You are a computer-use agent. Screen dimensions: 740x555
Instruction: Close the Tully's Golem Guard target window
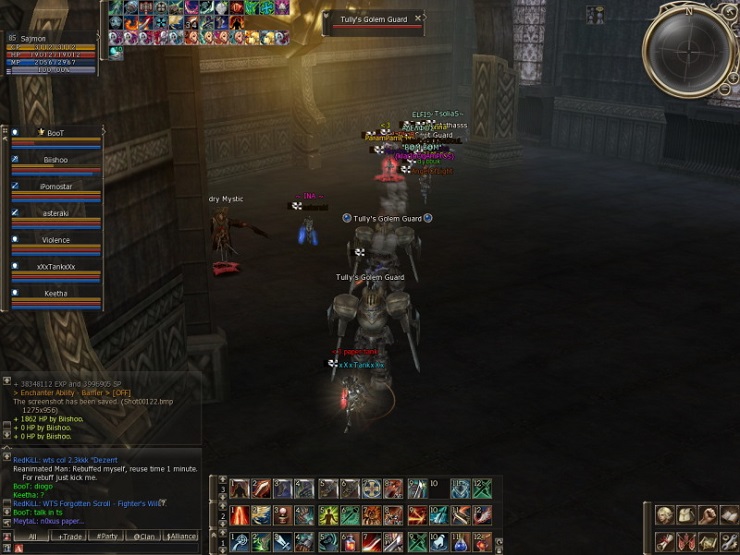pos(418,18)
